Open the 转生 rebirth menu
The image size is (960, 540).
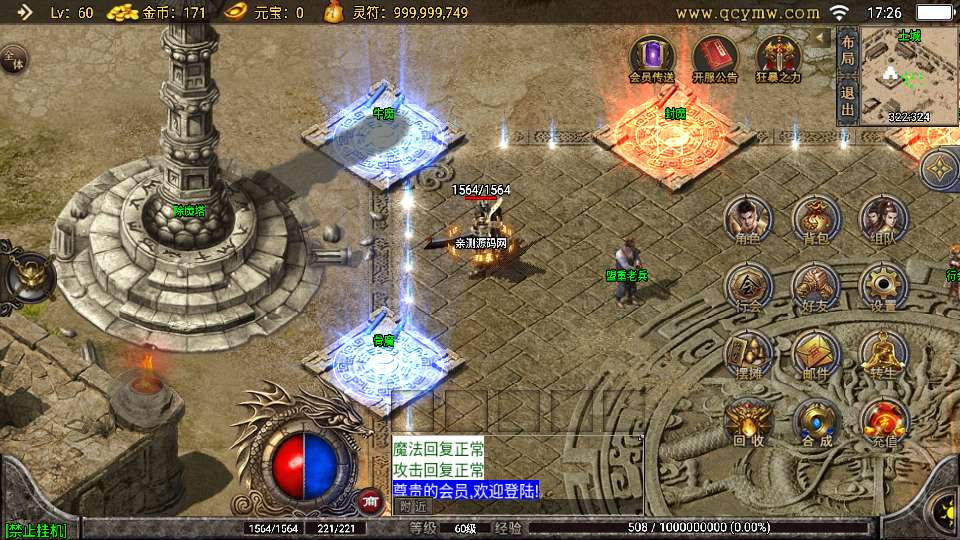(x=884, y=353)
